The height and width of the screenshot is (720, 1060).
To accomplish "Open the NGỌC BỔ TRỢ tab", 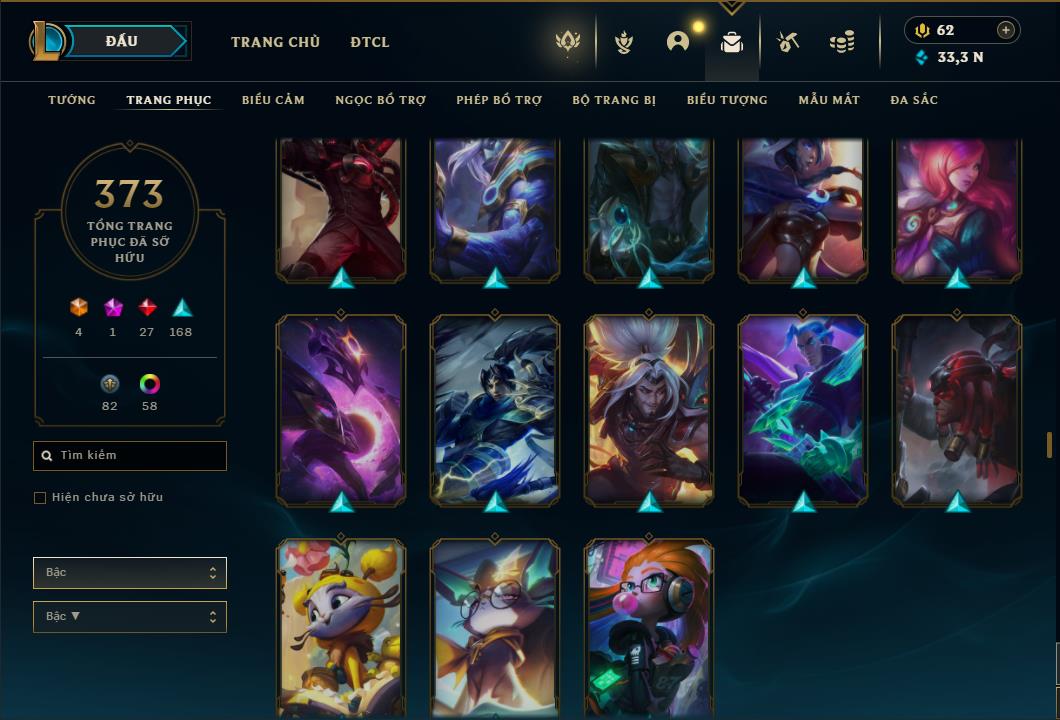I will coord(380,100).
